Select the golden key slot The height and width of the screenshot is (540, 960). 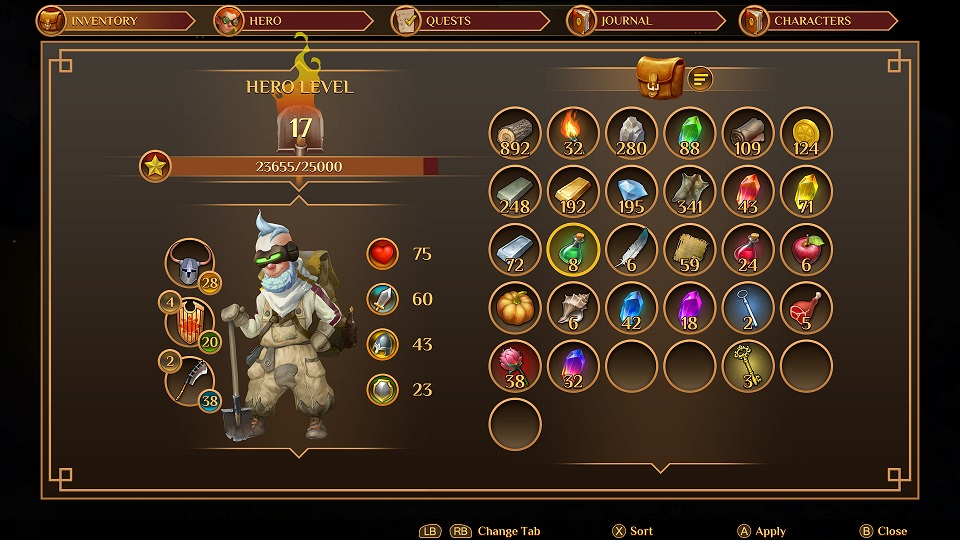[x=748, y=366]
